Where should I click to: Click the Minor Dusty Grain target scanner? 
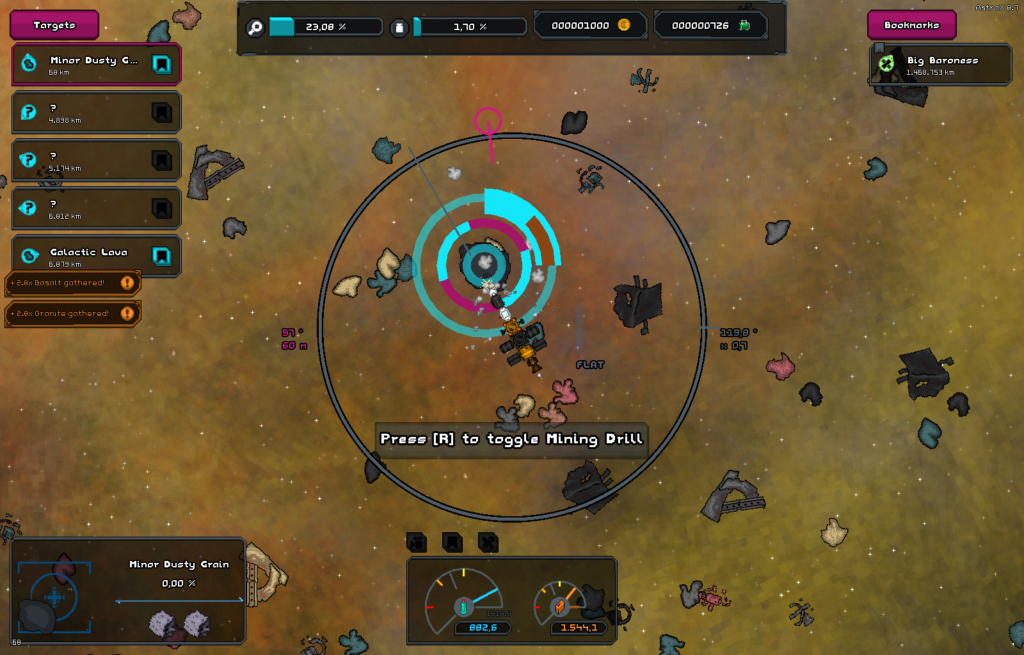click(x=55, y=596)
